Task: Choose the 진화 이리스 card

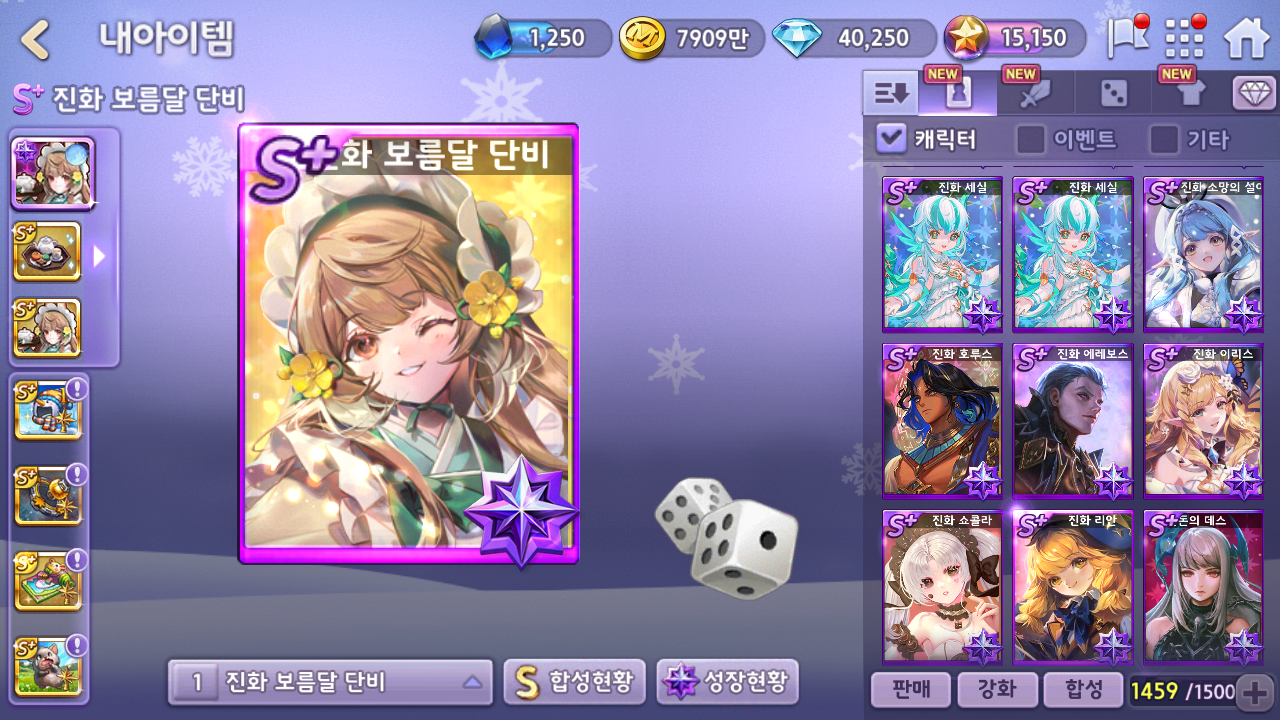Action: pyautogui.click(x=1203, y=421)
